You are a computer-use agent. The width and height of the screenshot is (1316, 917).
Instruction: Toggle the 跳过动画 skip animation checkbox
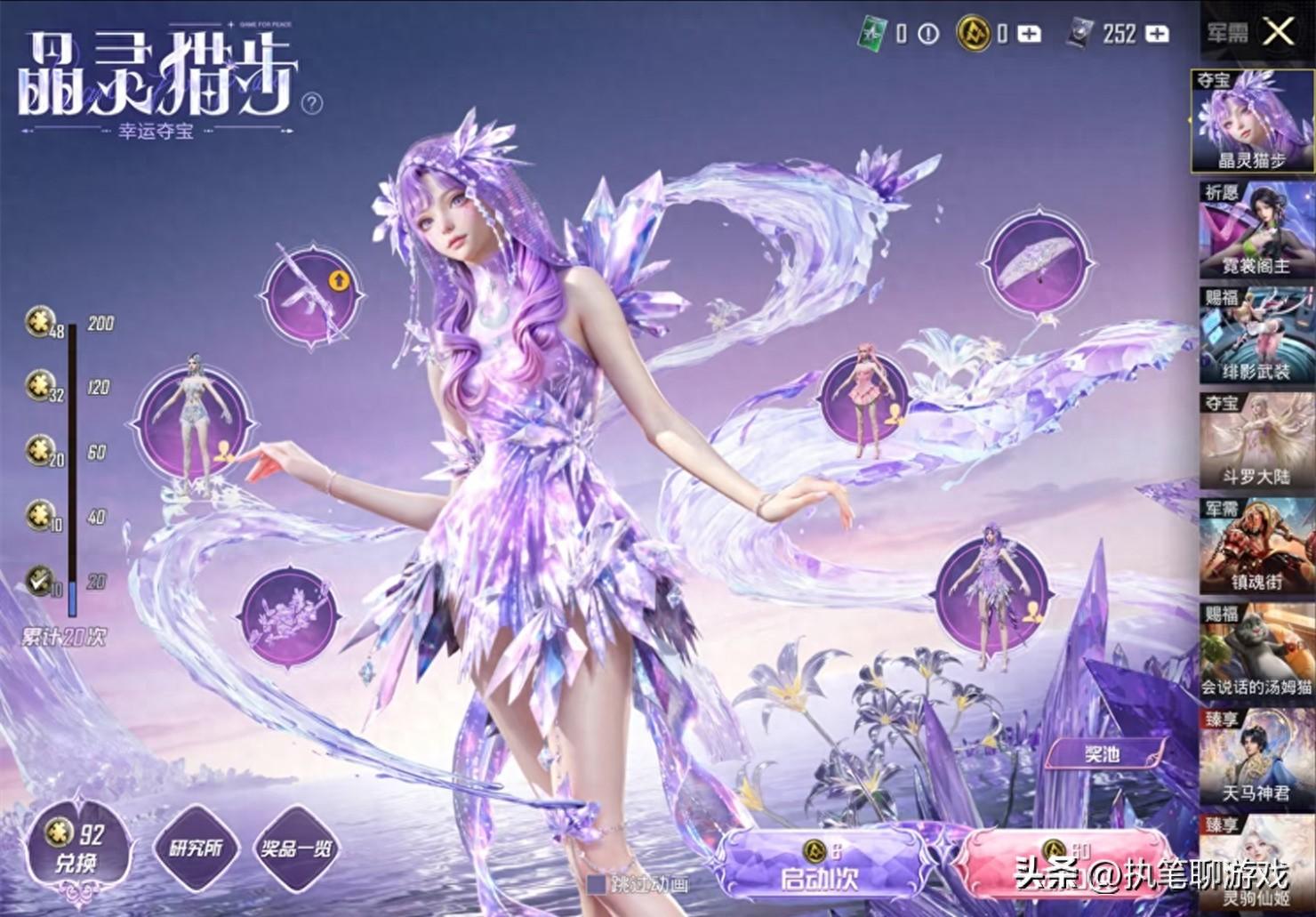(x=597, y=883)
